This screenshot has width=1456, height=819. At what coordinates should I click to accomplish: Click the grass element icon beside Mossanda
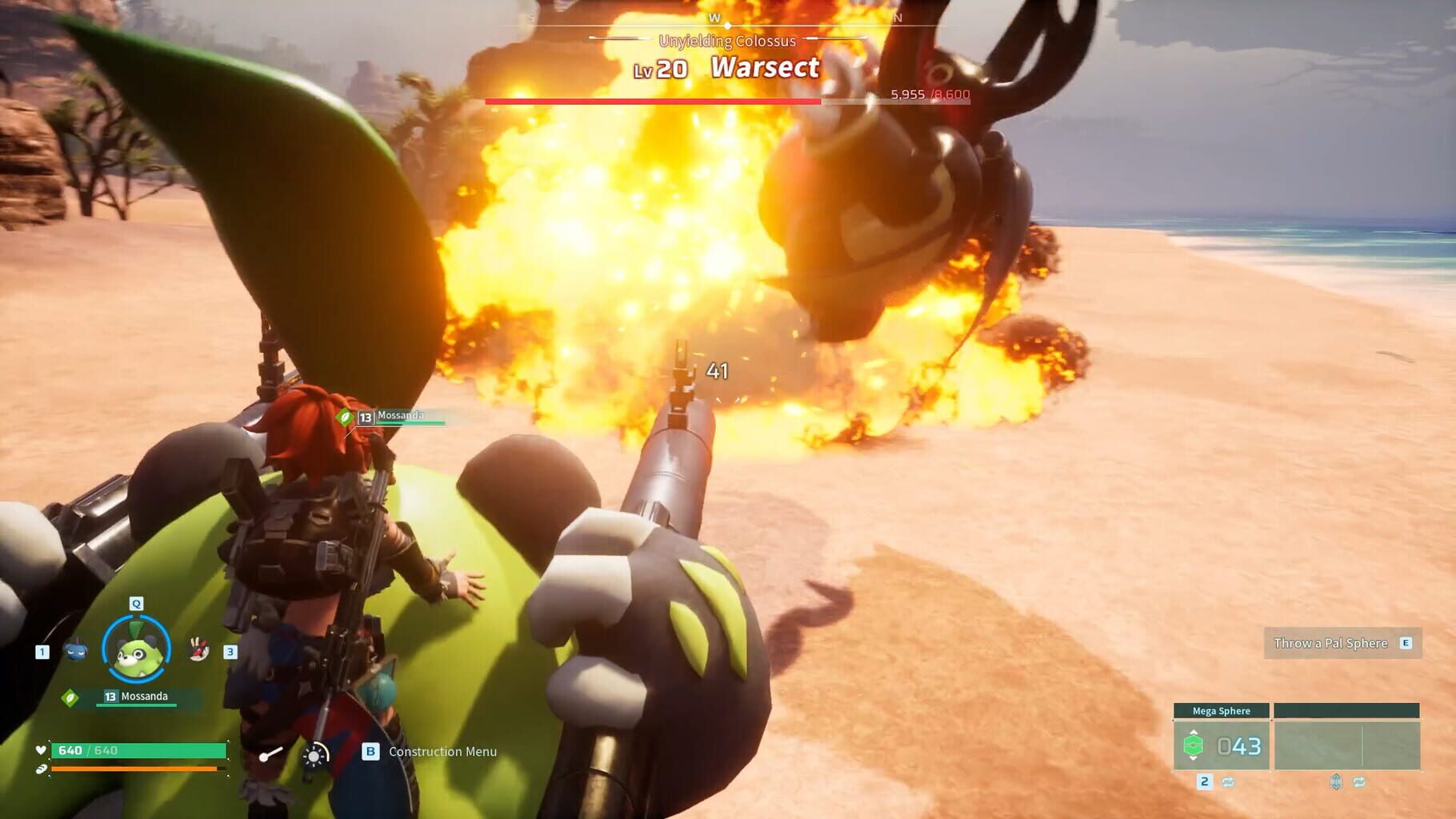(71, 697)
